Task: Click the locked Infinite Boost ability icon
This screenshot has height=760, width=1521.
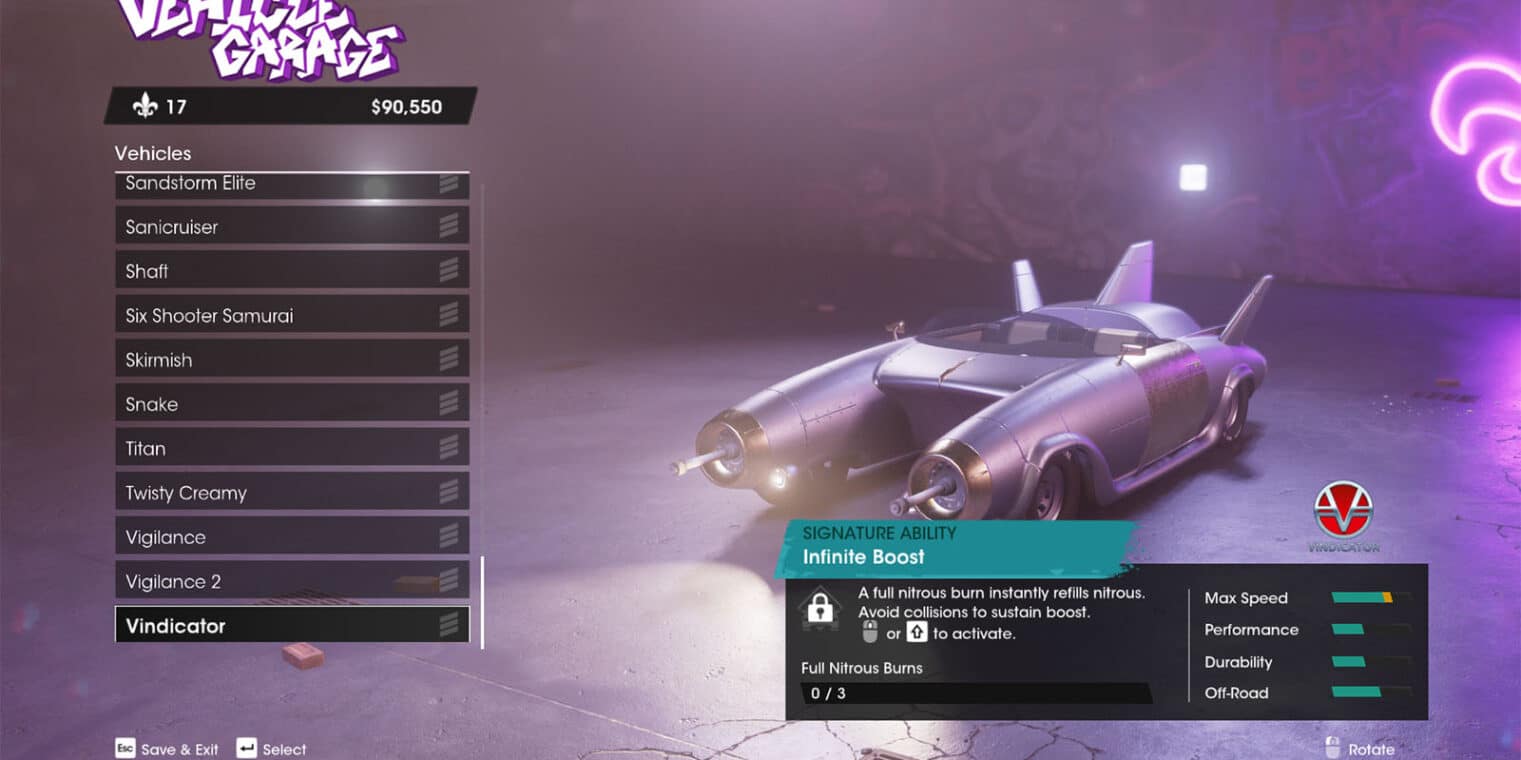Action: click(x=820, y=609)
